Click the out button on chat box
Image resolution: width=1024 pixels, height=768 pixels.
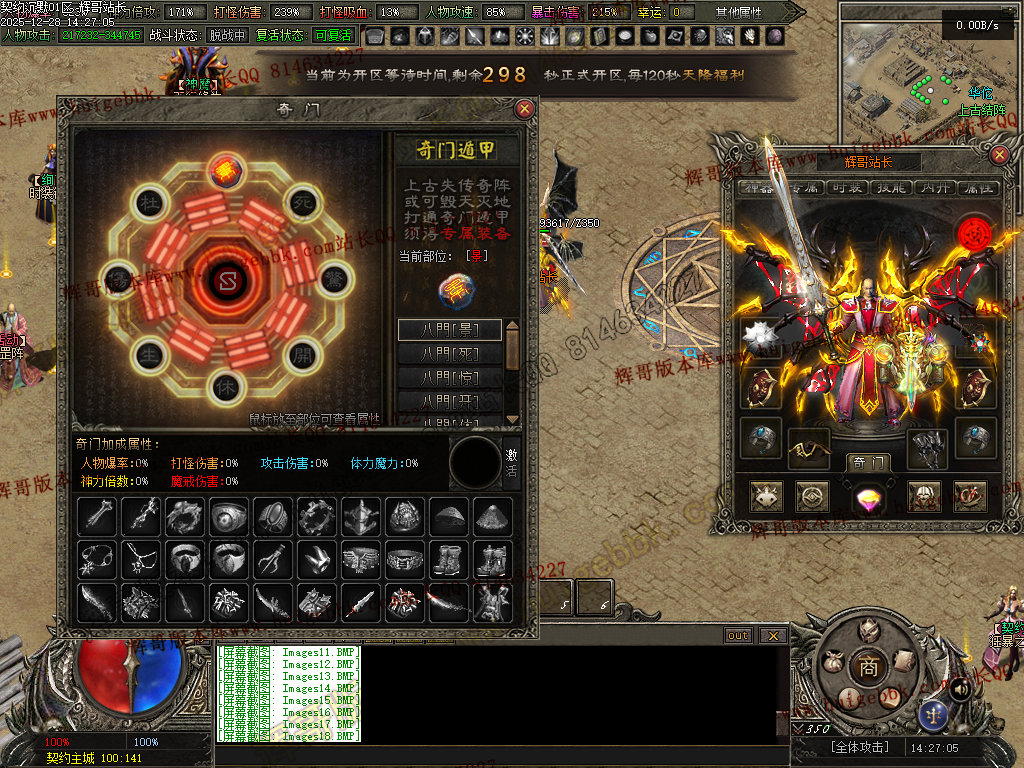738,636
